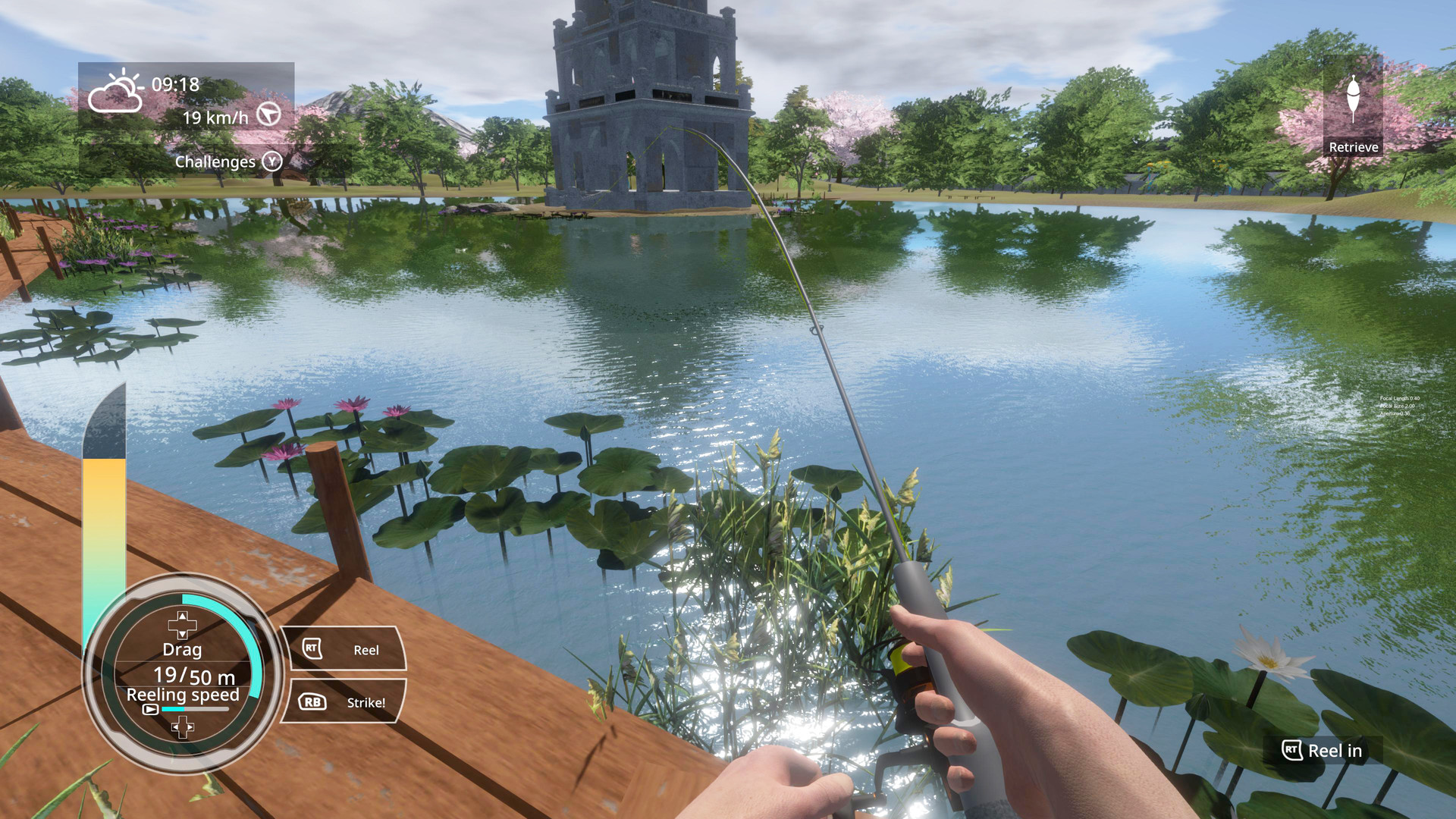
Task: Adjust the Reeling speed slider bar
Action: click(195, 708)
